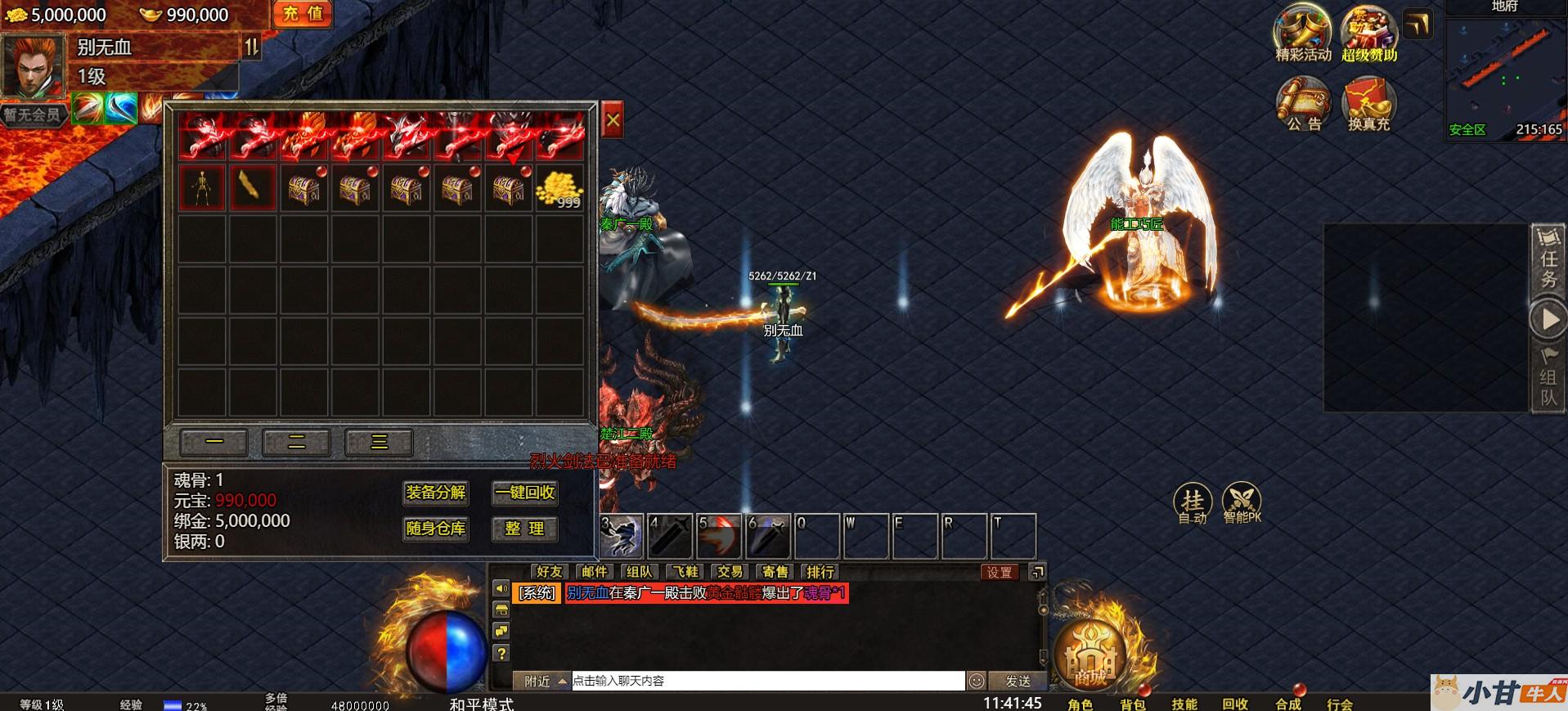Open the 充值 recharge shop
Viewport: 1568px width, 711px height.
(303, 14)
